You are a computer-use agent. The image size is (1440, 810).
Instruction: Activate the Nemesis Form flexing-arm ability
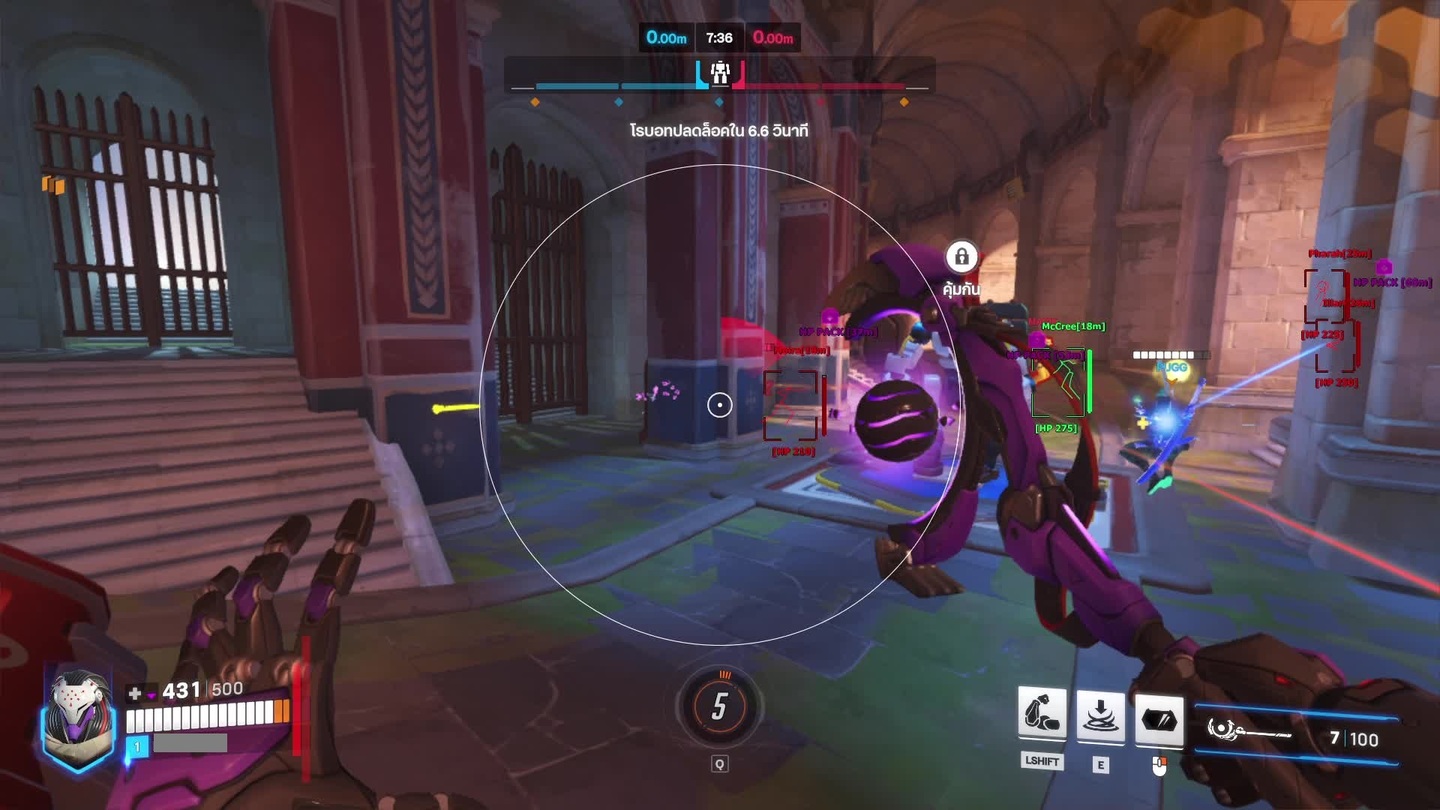[x=1042, y=714]
